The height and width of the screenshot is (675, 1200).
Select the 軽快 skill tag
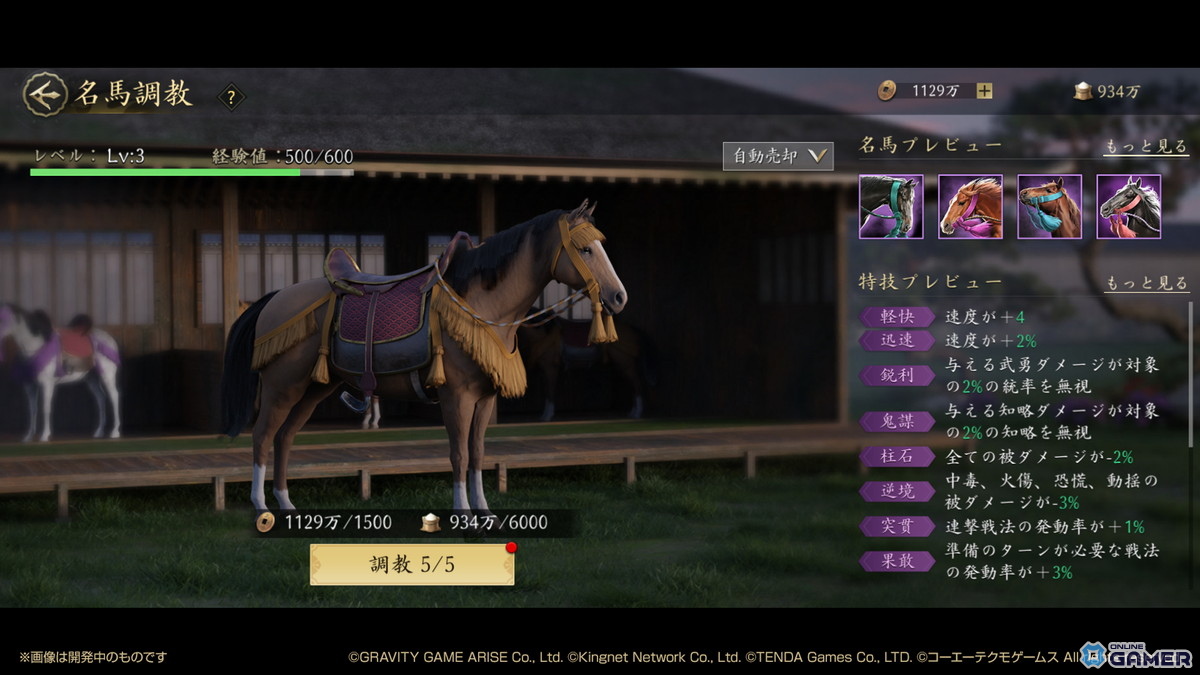897,317
